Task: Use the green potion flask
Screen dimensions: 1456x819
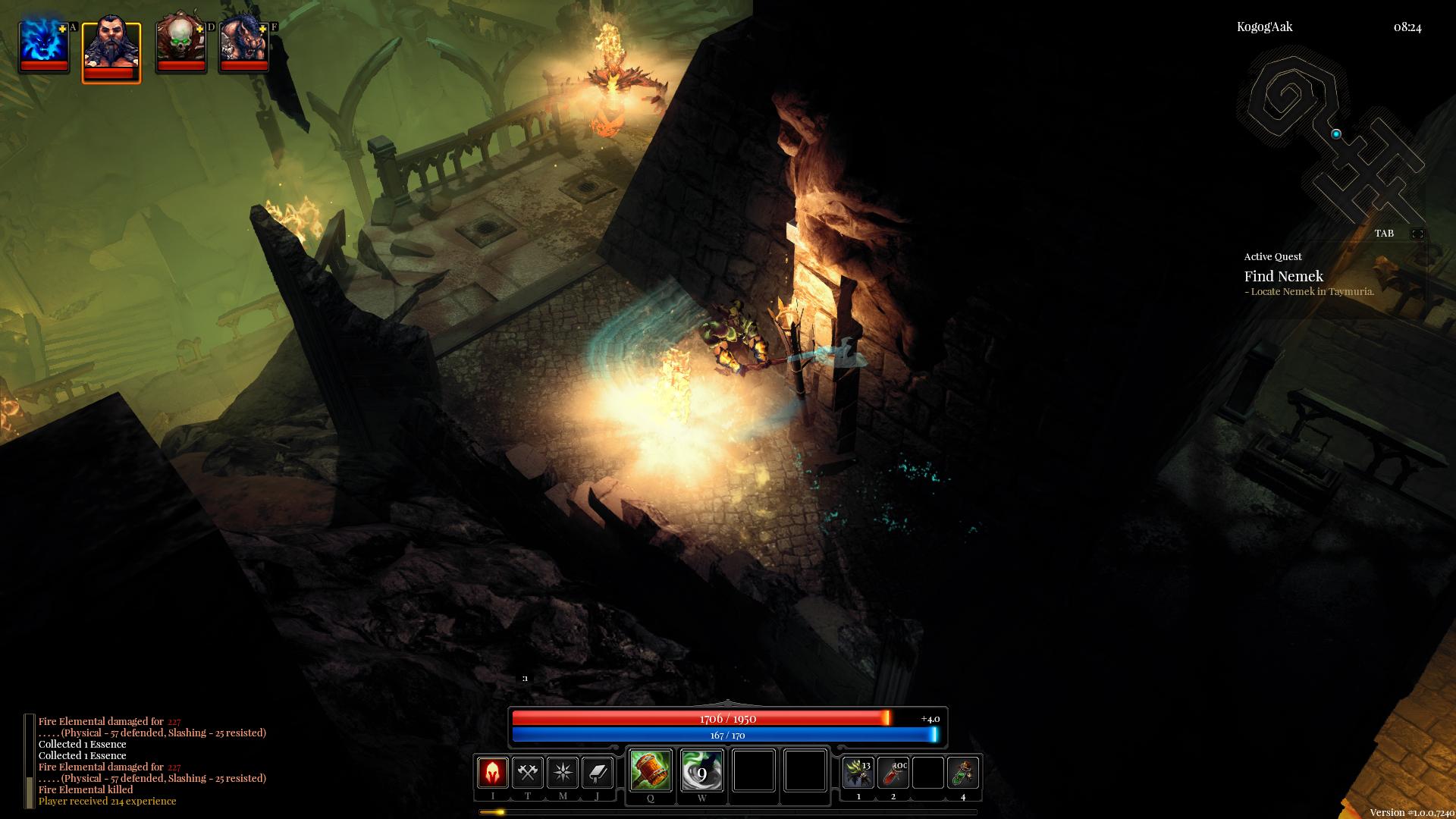Action: 963,773
